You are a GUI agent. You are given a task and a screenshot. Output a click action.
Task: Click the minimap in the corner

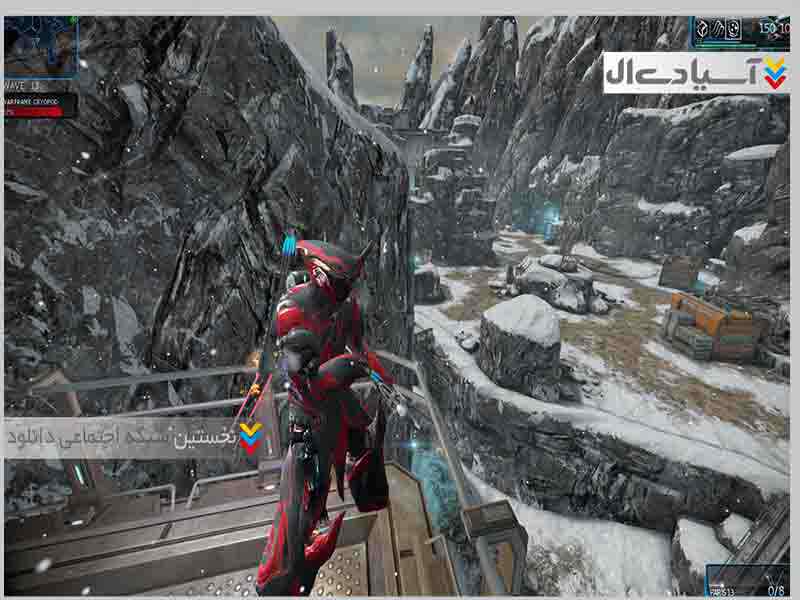pos(40,47)
